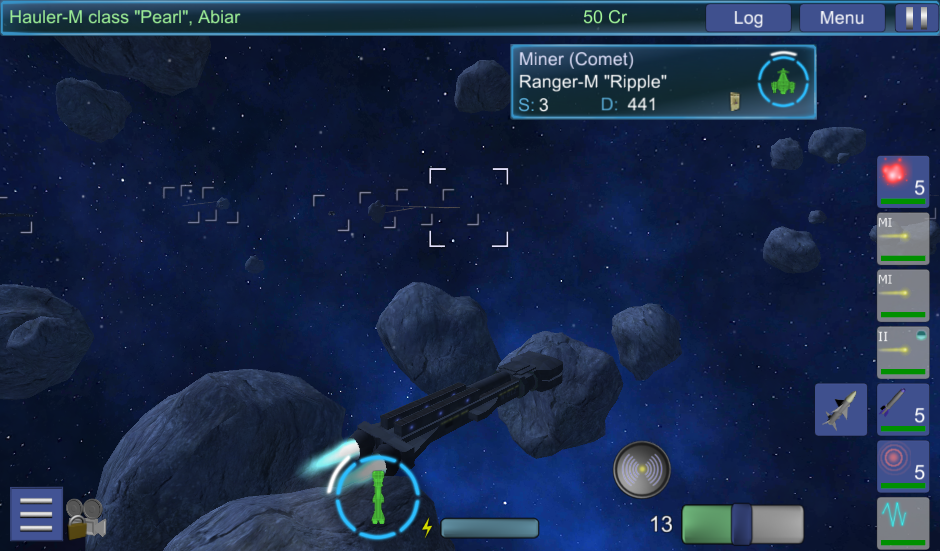Activate the red pulse wave ability
The height and width of the screenshot is (551, 940).
coord(903,466)
